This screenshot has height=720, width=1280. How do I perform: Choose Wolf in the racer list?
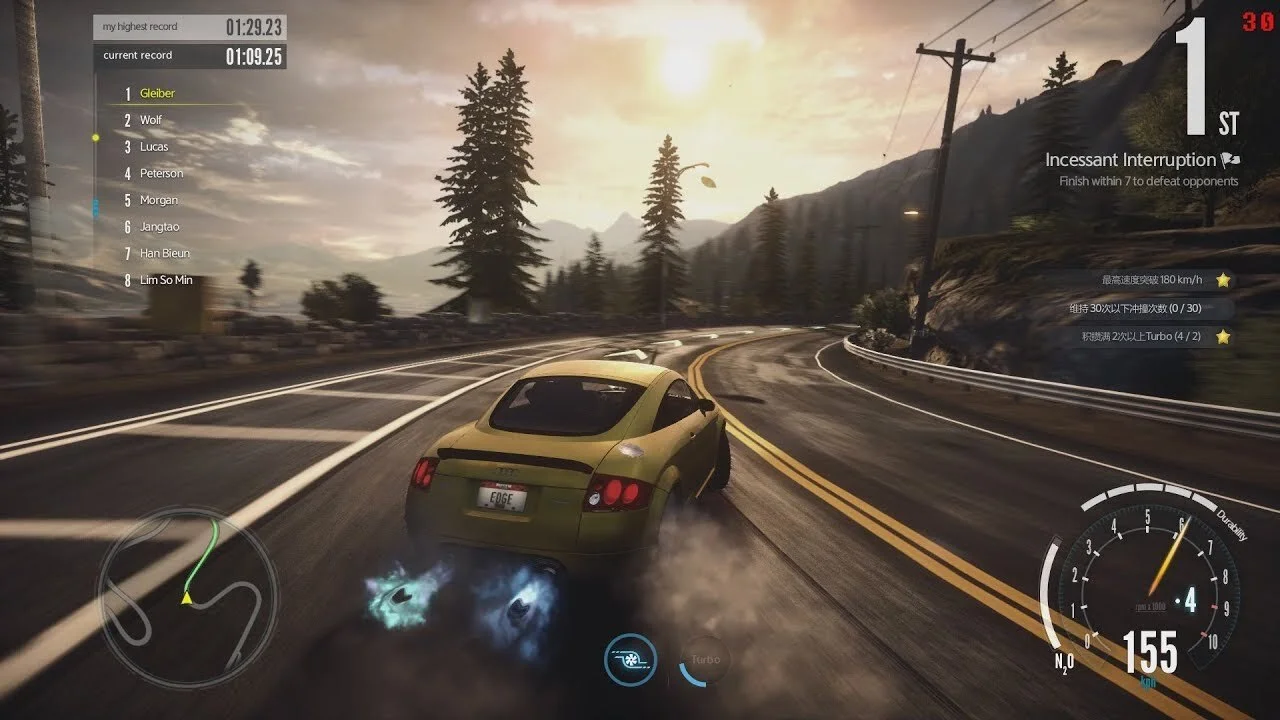pyautogui.click(x=151, y=120)
